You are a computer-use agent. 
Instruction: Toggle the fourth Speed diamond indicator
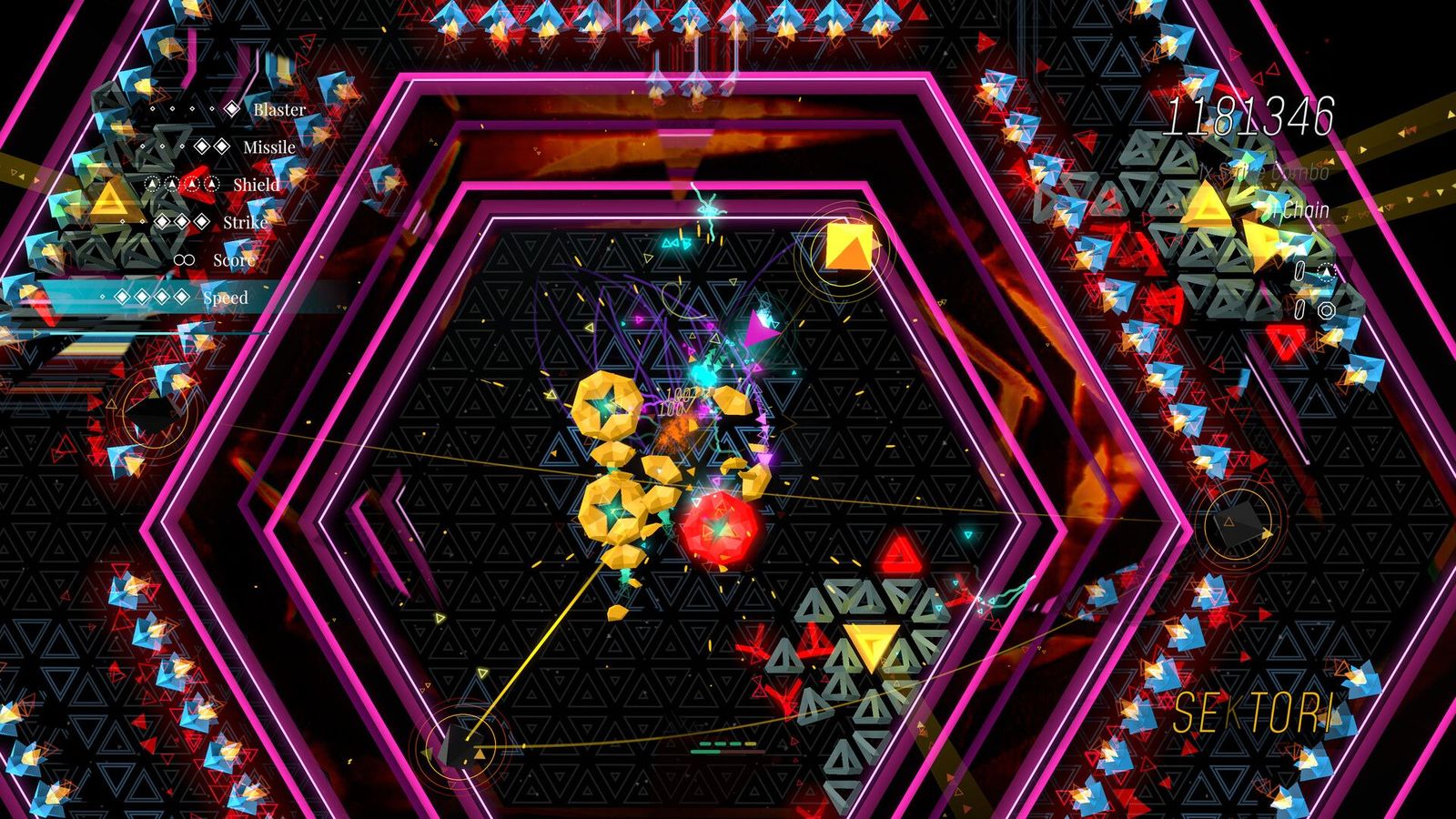coord(180,296)
